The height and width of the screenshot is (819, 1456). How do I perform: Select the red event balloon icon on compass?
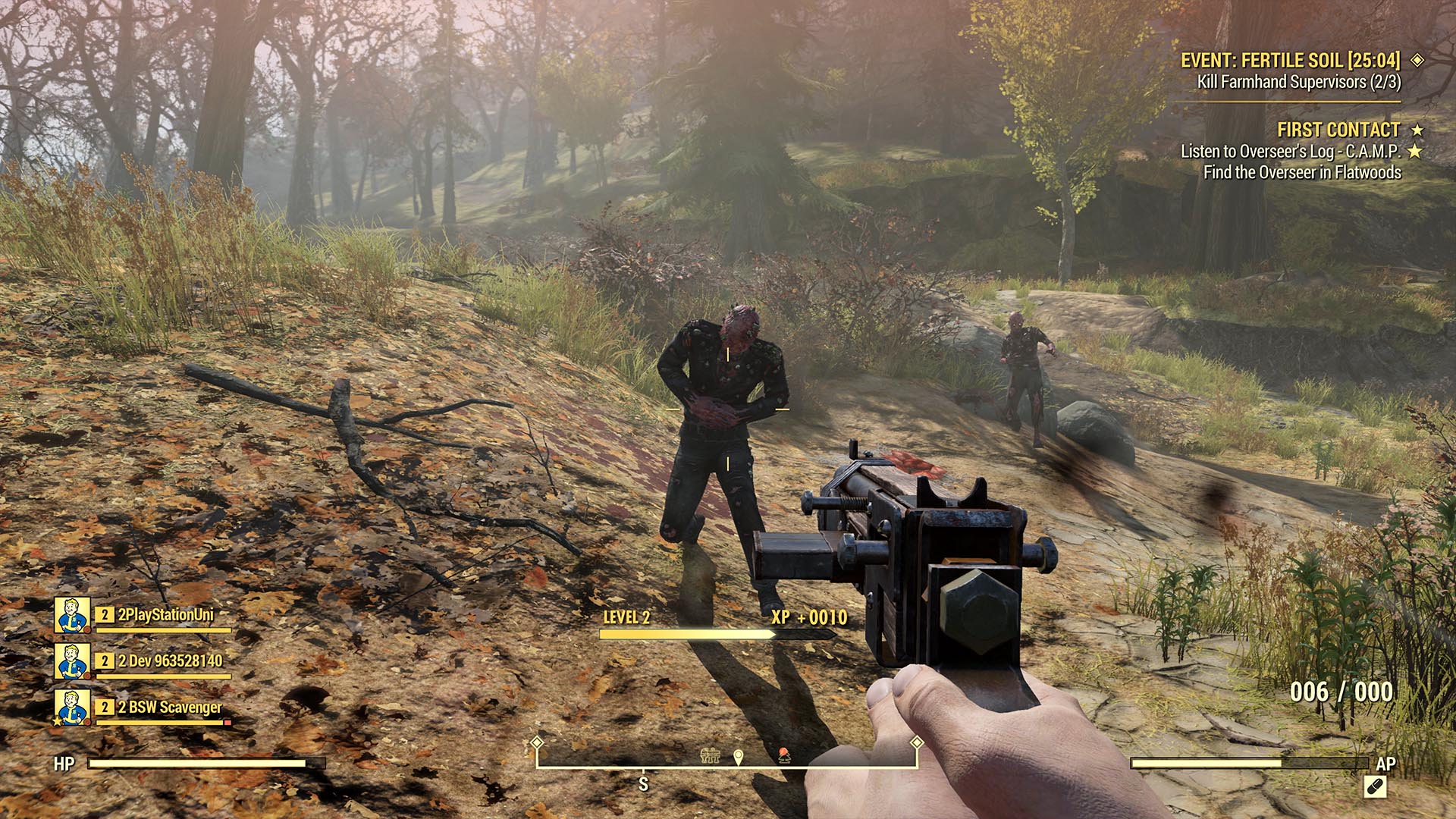tap(784, 756)
